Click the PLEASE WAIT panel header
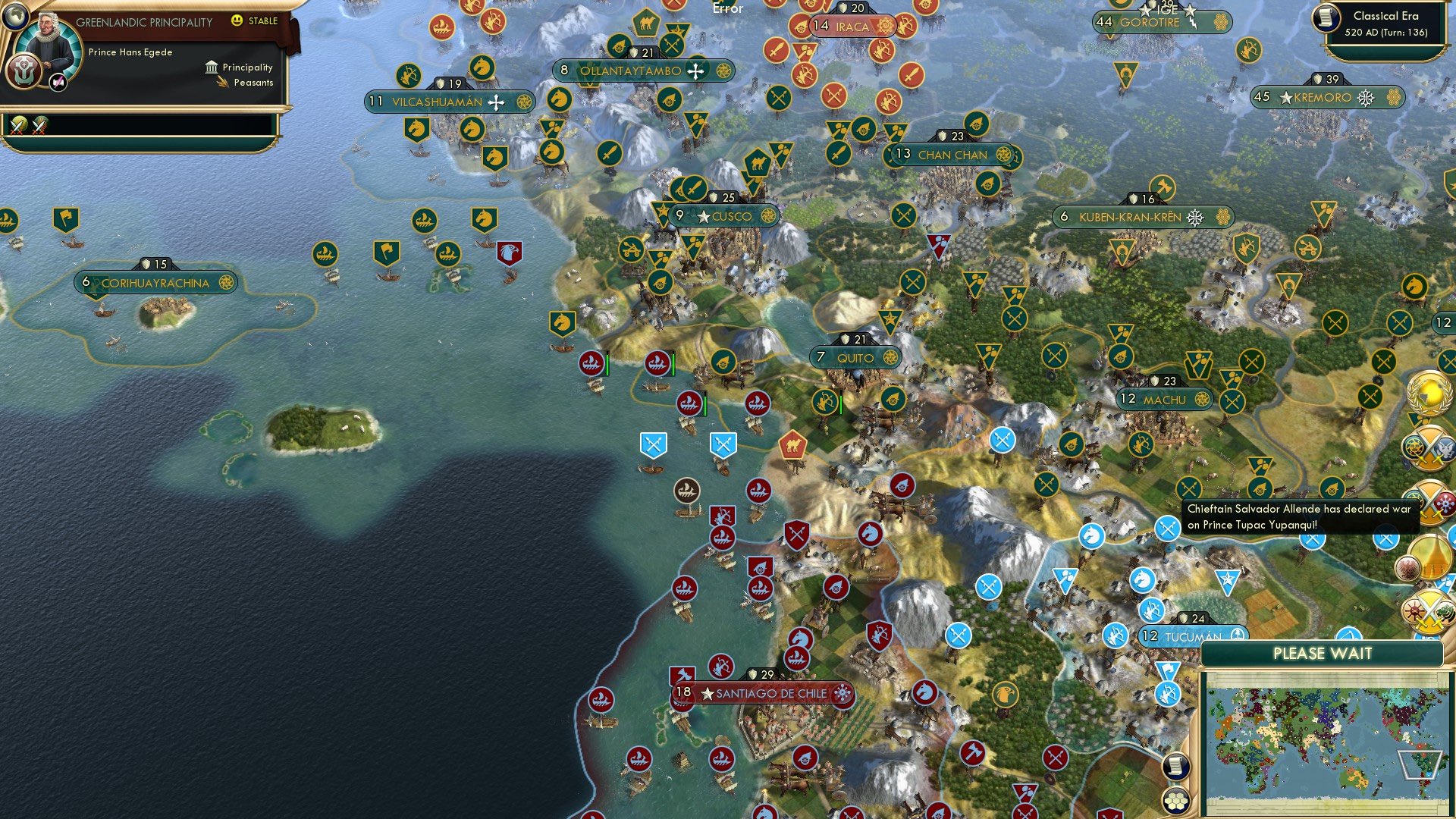Viewport: 1456px width, 819px height. click(1325, 652)
